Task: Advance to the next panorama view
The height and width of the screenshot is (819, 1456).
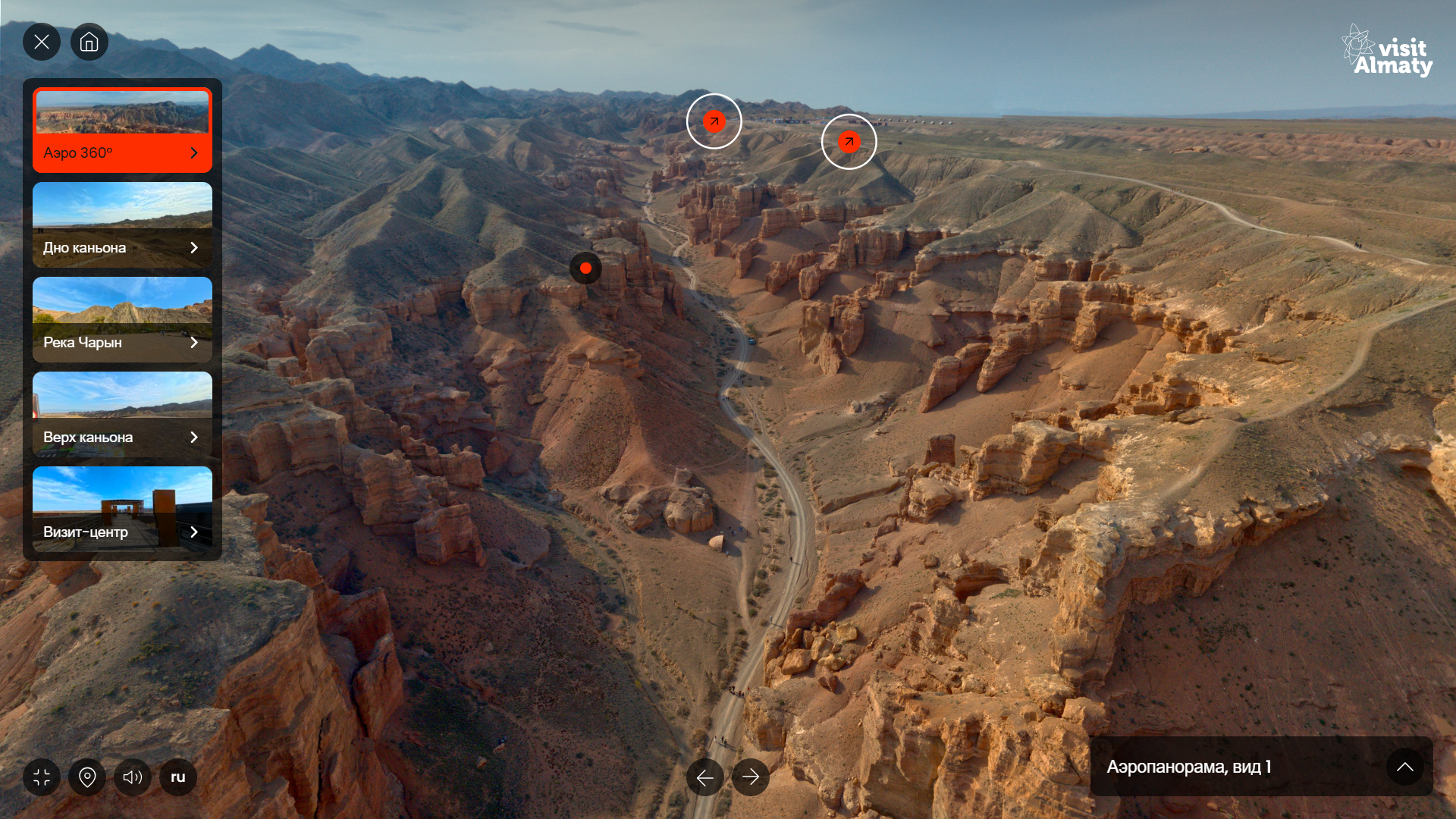Action: 751,777
